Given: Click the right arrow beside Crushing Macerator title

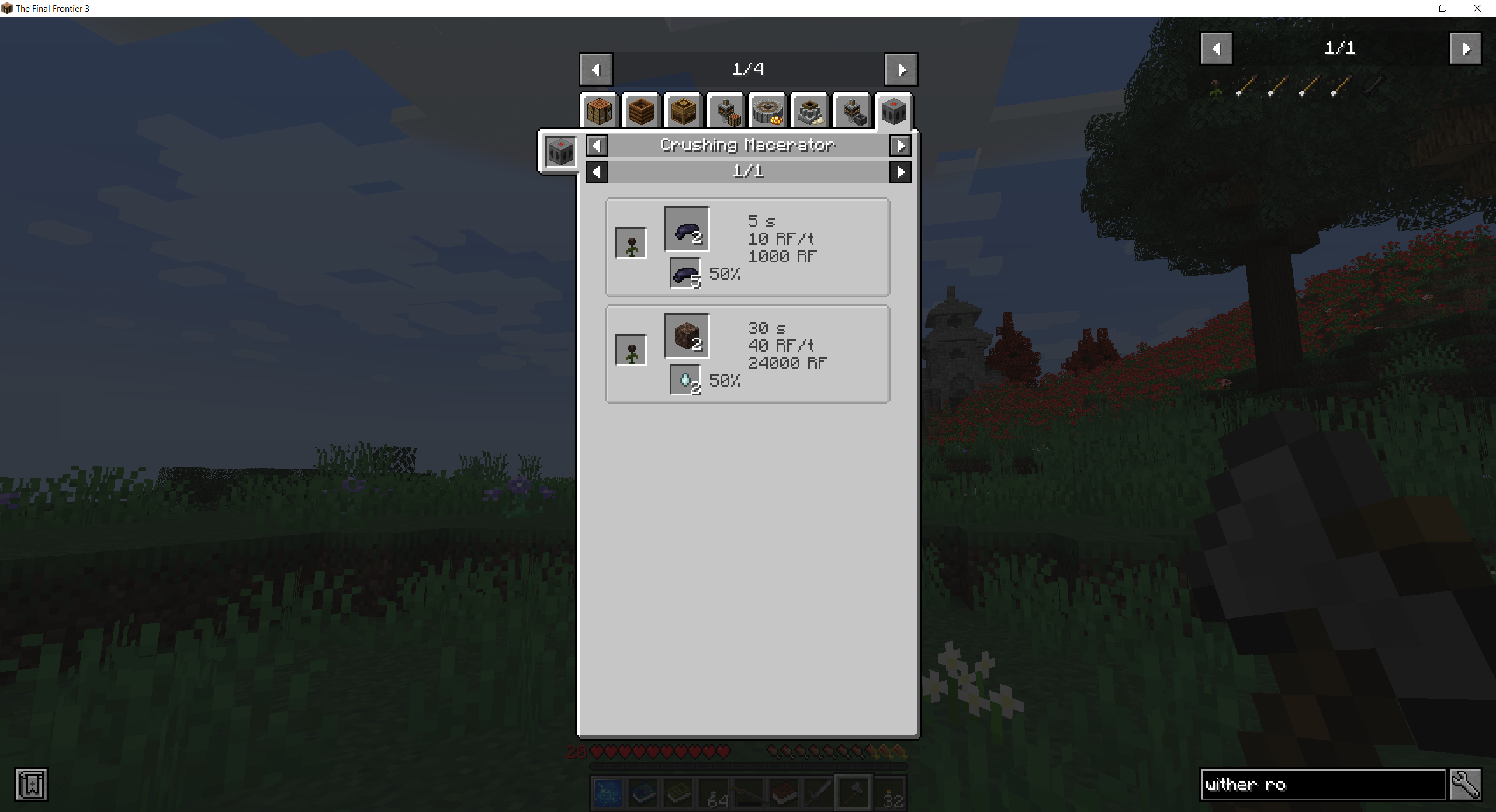Looking at the screenshot, I should pos(900,145).
